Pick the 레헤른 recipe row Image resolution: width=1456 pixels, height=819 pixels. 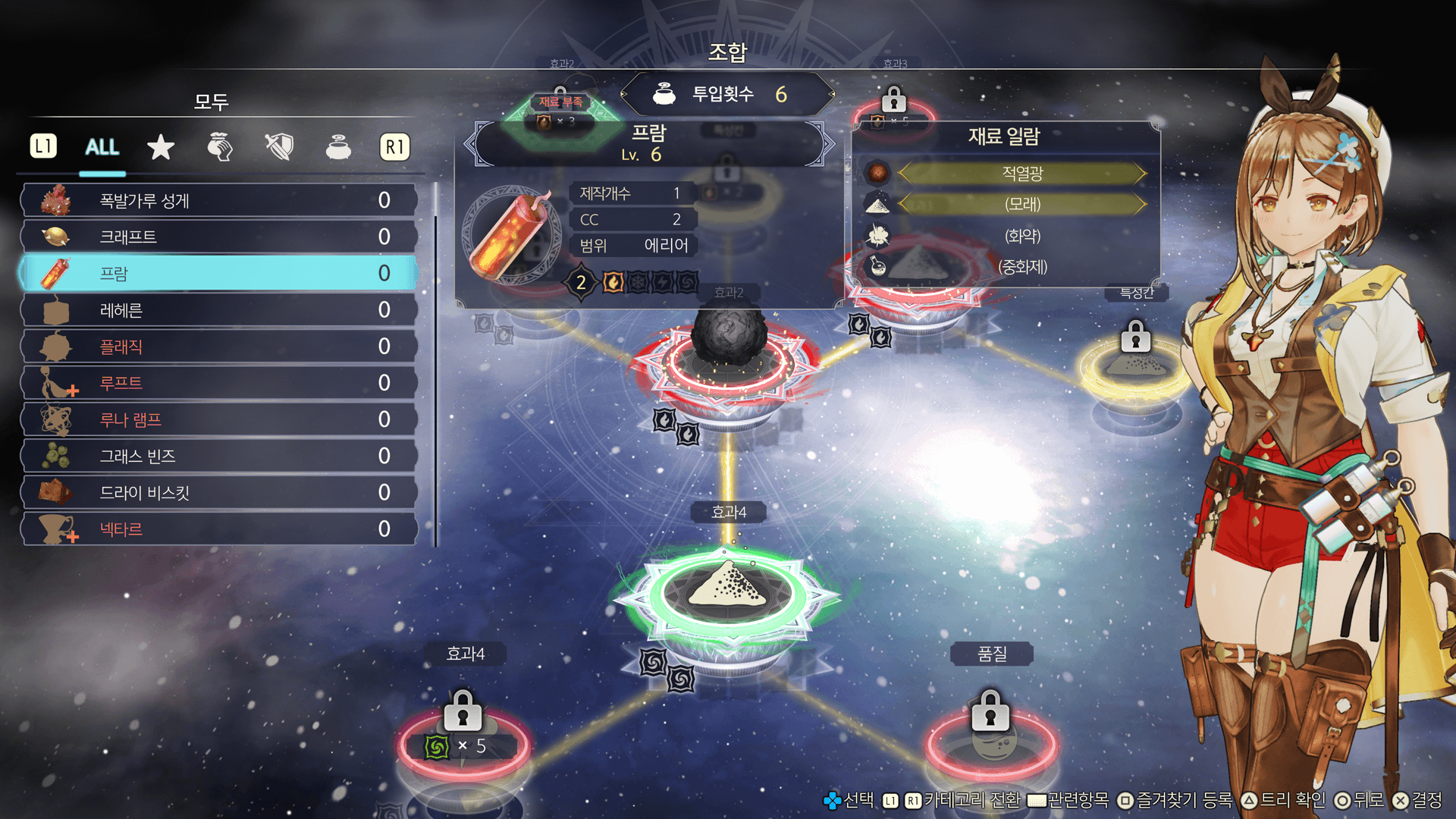[220, 309]
